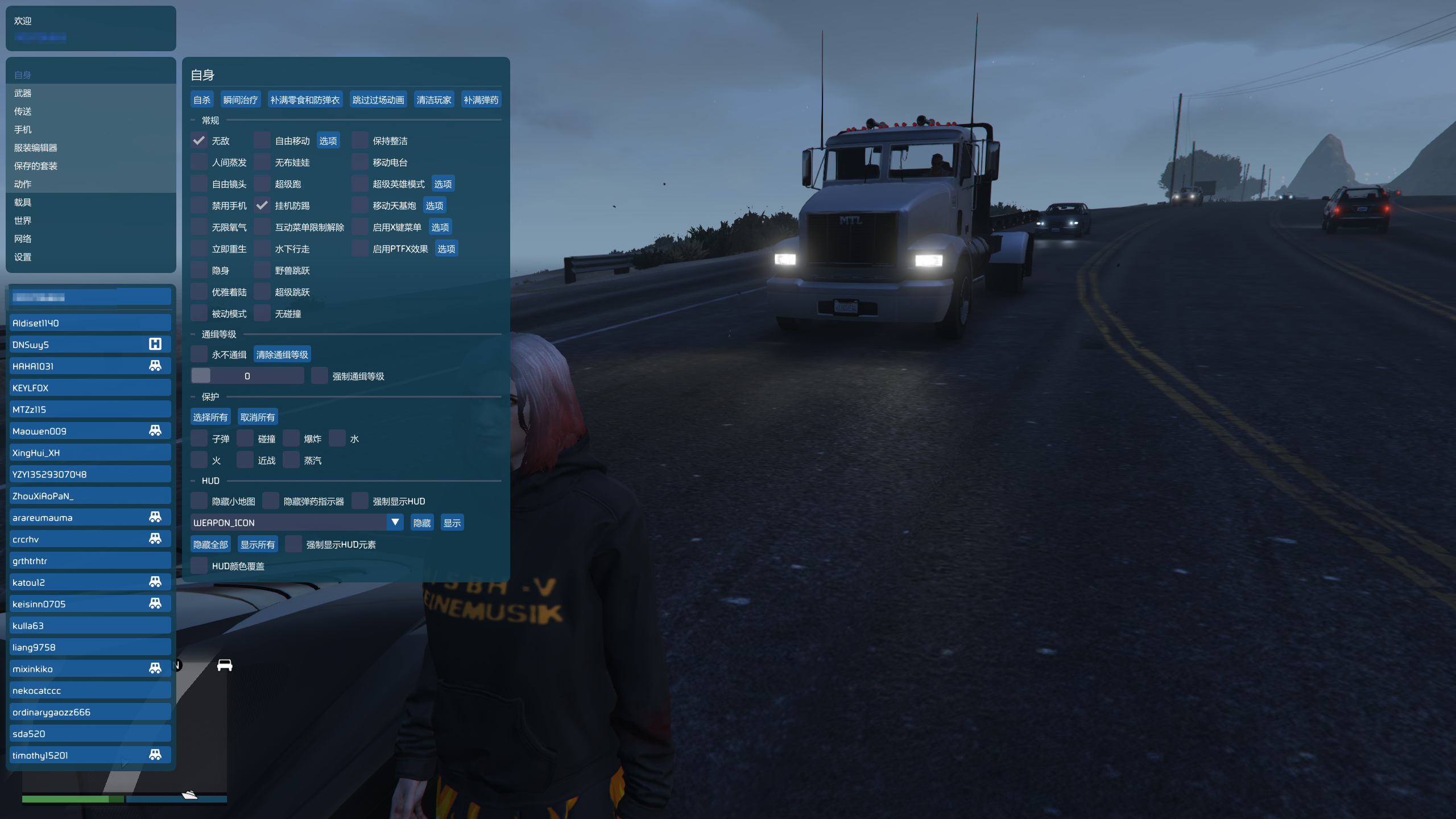Click the vehicle icon beside keisinn0705

pos(156,603)
